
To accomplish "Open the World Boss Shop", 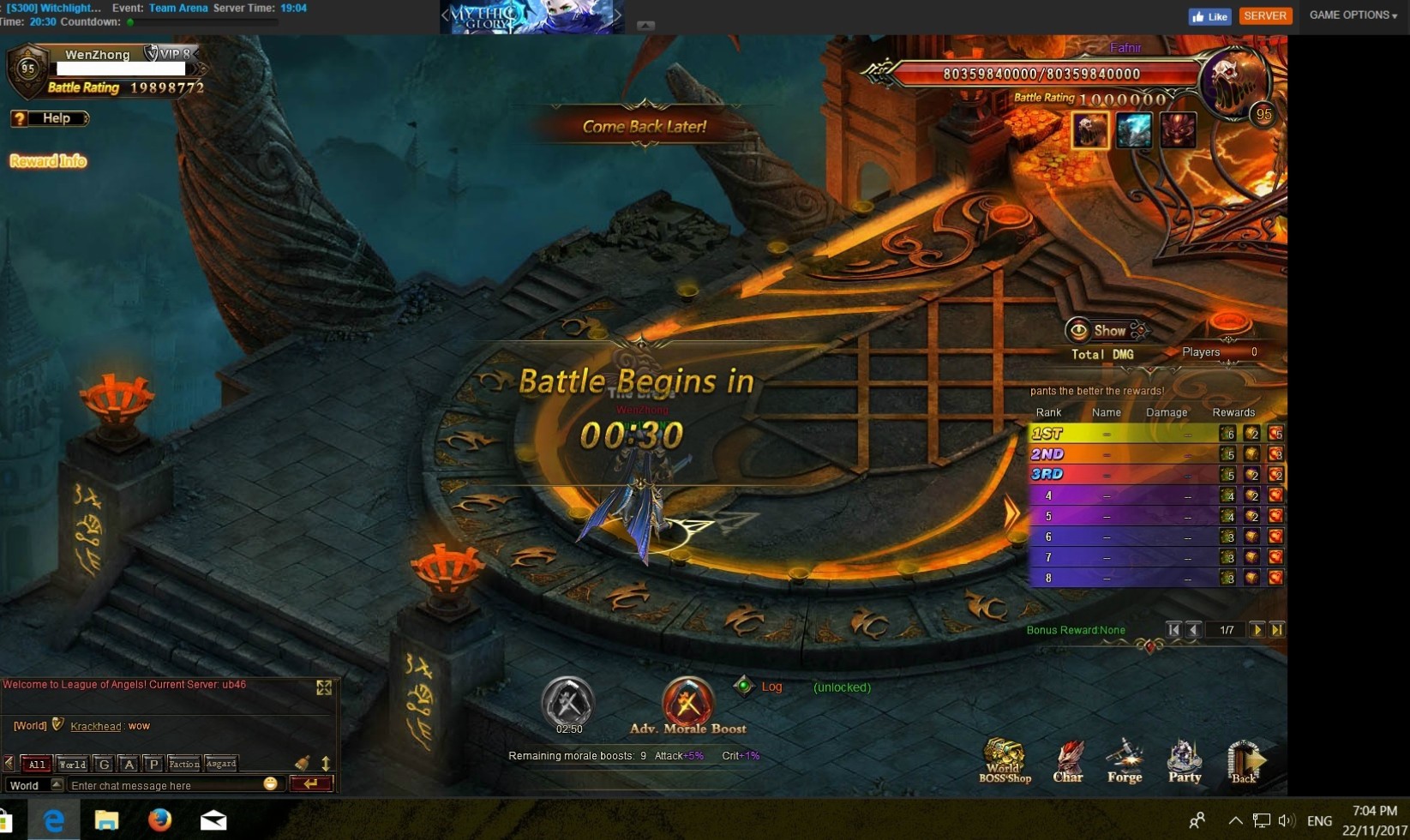I will (x=1005, y=760).
